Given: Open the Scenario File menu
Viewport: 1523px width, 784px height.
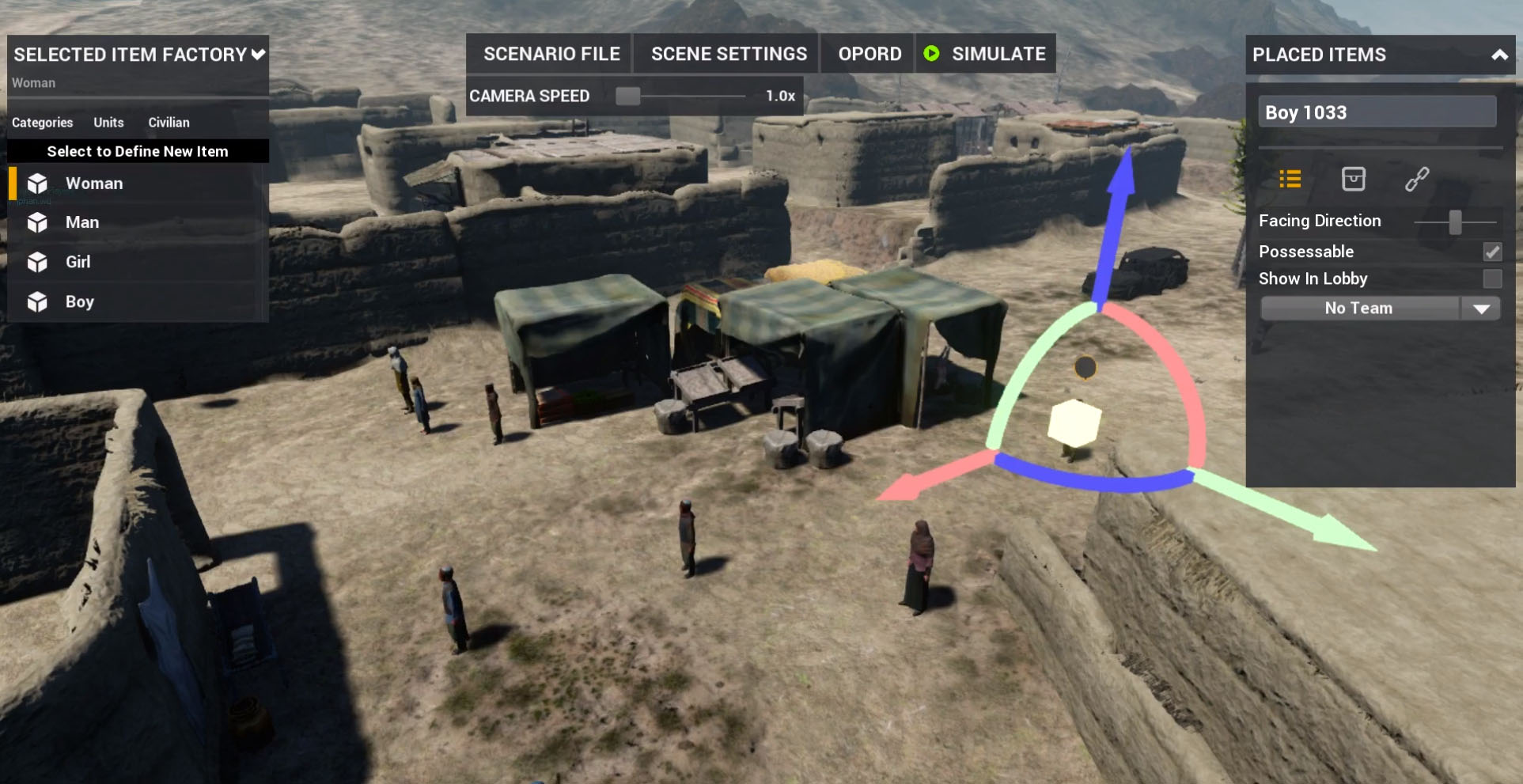Looking at the screenshot, I should (x=551, y=54).
